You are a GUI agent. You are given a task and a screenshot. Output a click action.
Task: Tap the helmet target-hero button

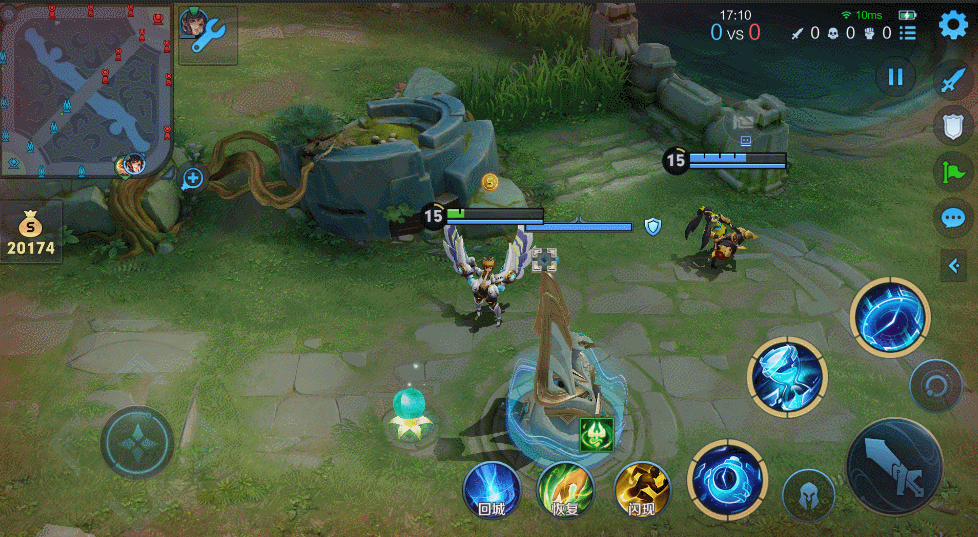coord(808,495)
